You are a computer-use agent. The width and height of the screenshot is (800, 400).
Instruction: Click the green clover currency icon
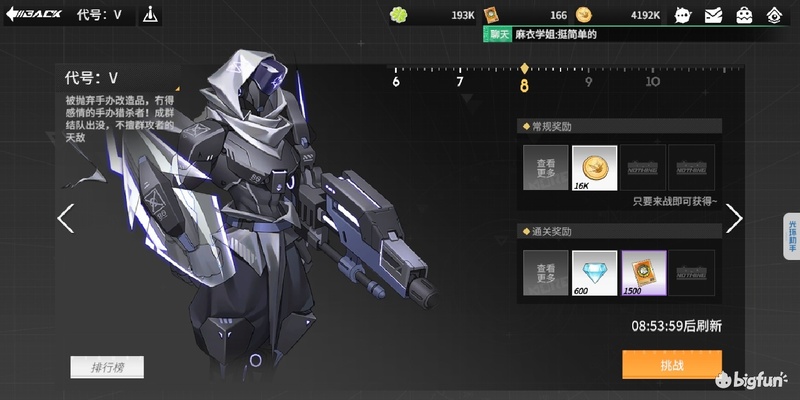pos(400,15)
